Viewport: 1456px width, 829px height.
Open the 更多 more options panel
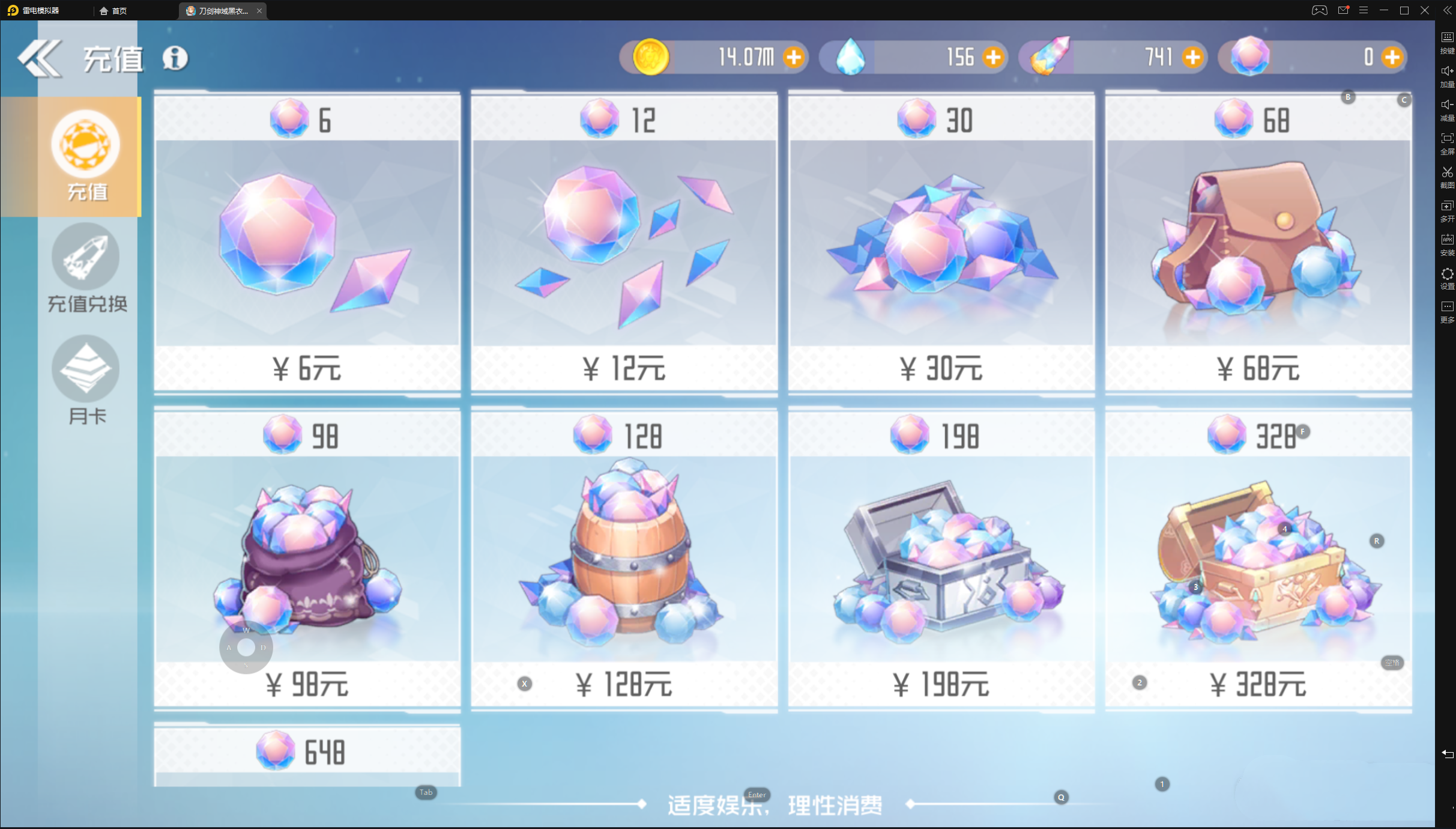tap(1447, 310)
